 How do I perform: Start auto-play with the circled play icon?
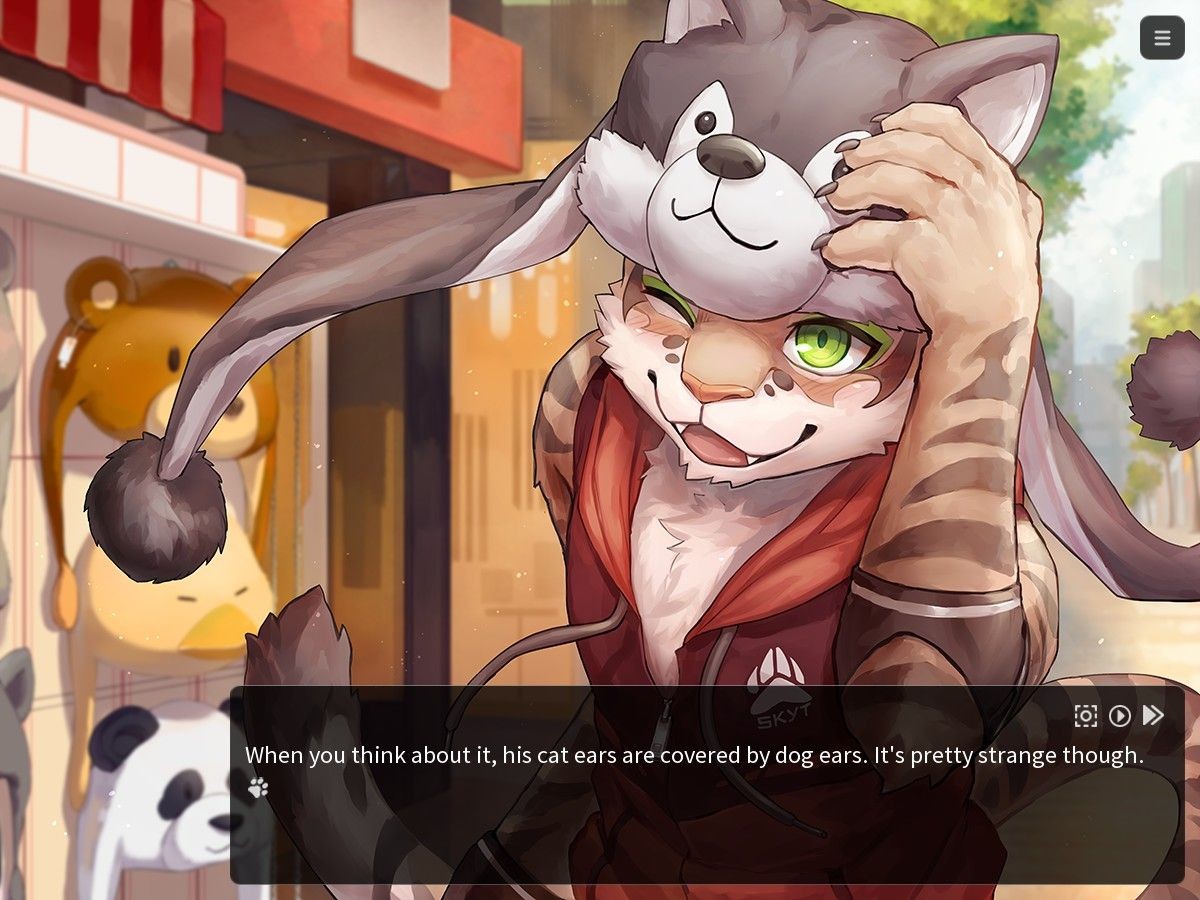pyautogui.click(x=1120, y=716)
